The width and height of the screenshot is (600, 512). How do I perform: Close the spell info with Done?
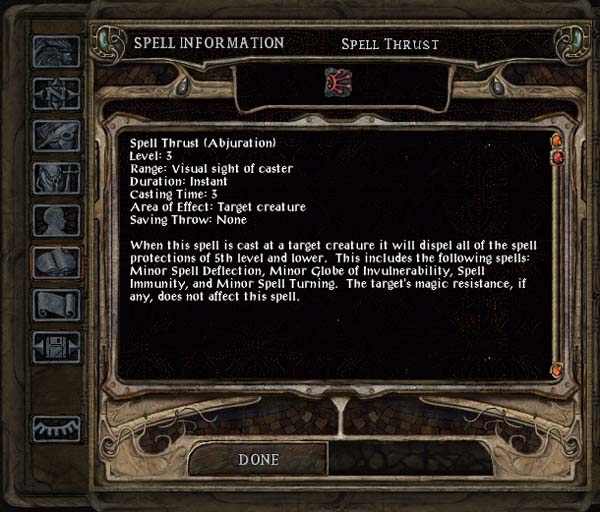coord(258,459)
